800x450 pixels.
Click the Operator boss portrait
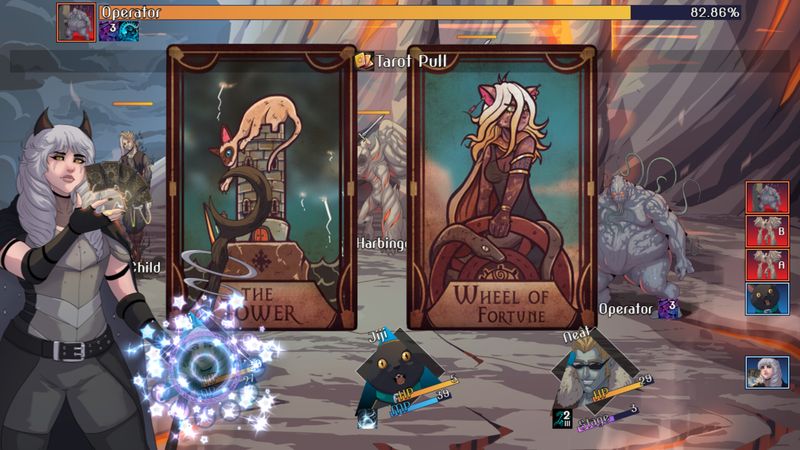click(76, 20)
